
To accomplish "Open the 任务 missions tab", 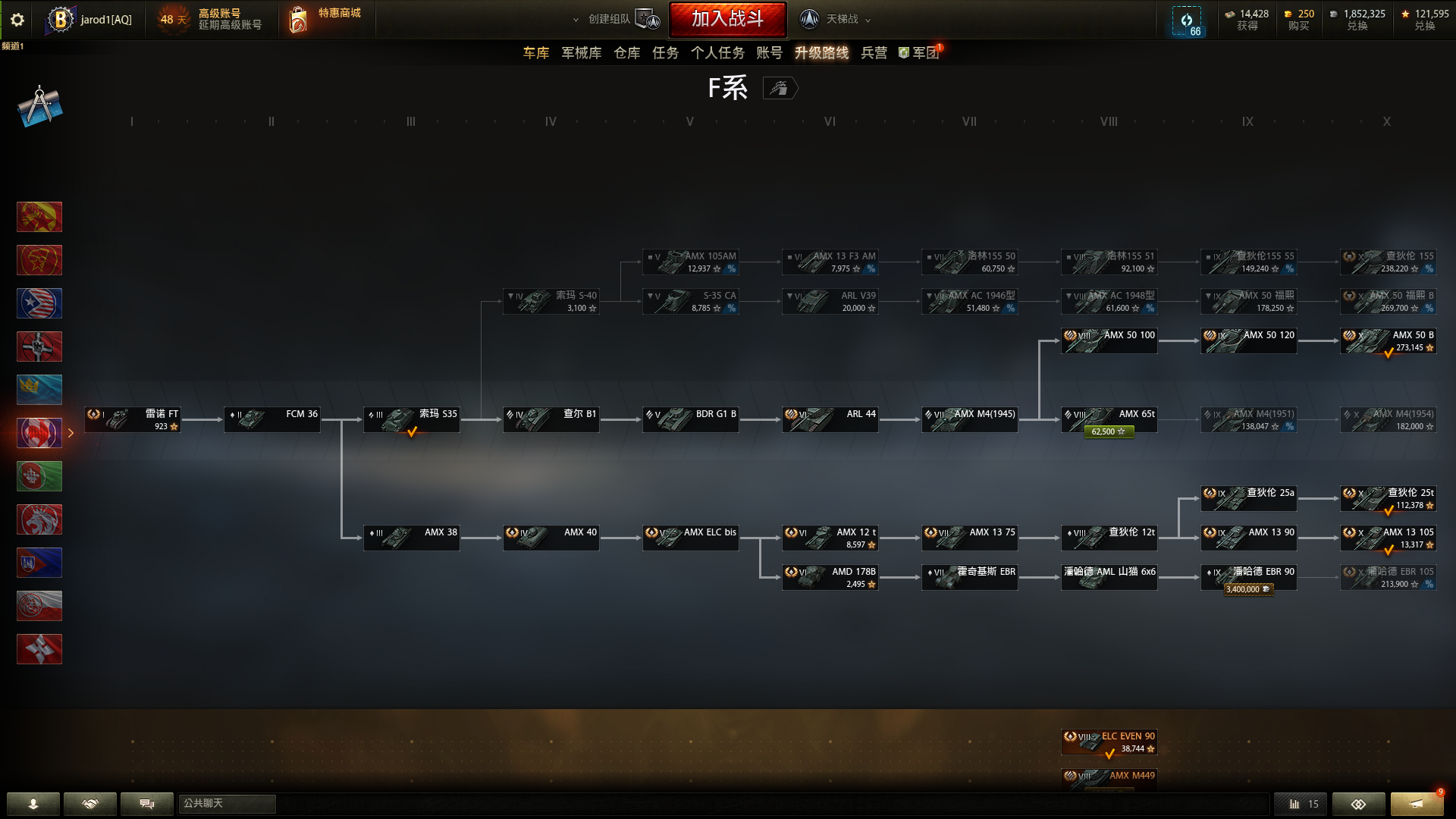I will click(x=665, y=53).
